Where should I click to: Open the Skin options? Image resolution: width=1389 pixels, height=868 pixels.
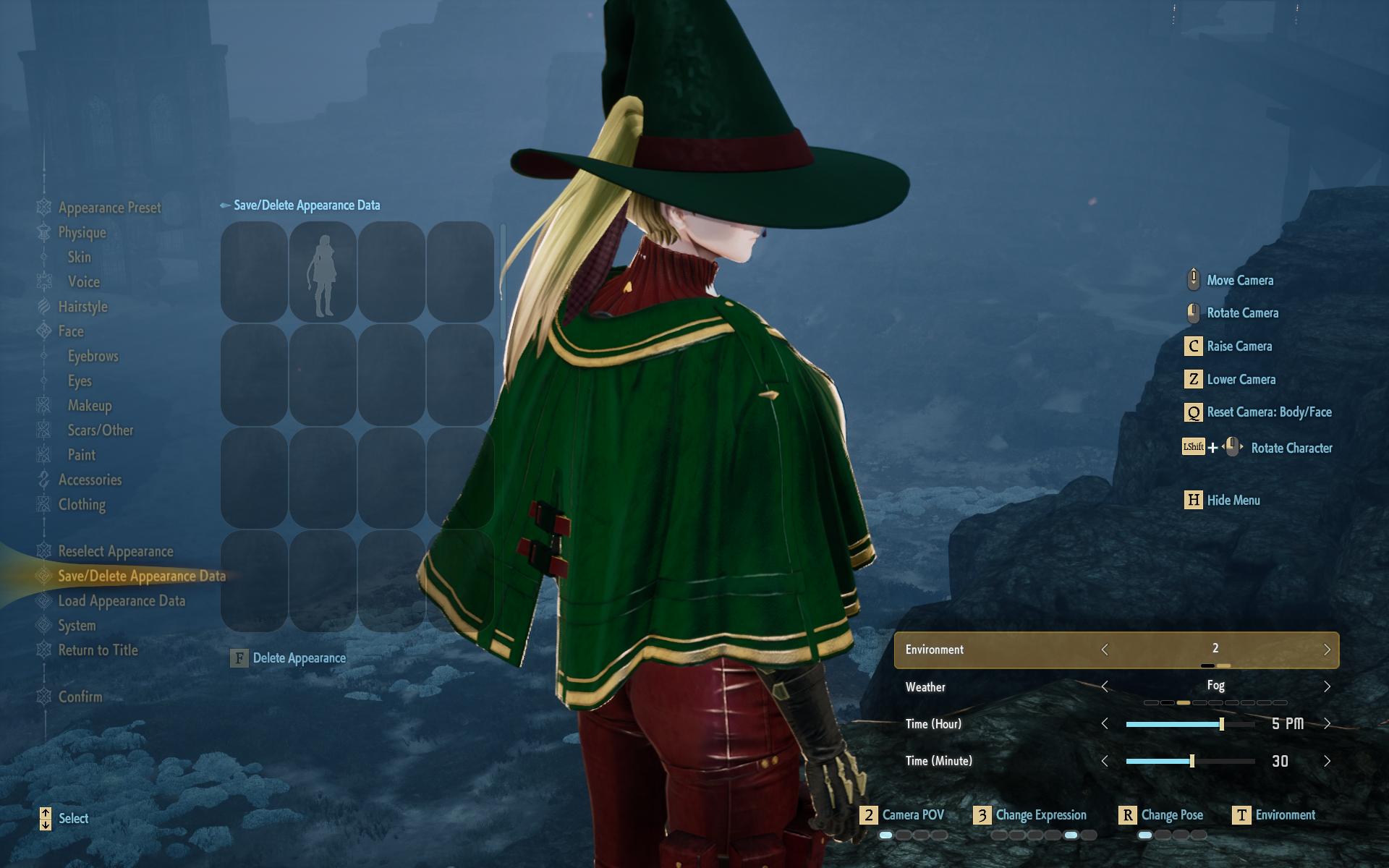79,257
